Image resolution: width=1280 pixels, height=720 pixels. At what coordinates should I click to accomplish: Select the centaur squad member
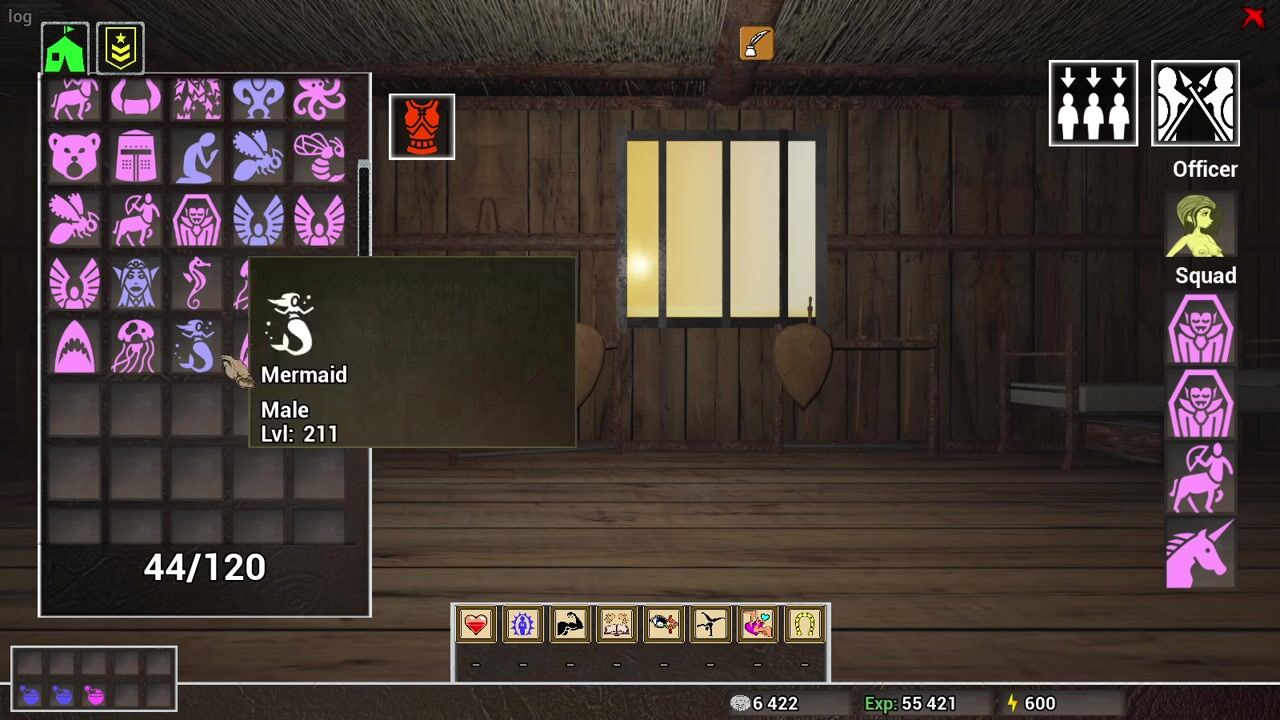point(1200,478)
